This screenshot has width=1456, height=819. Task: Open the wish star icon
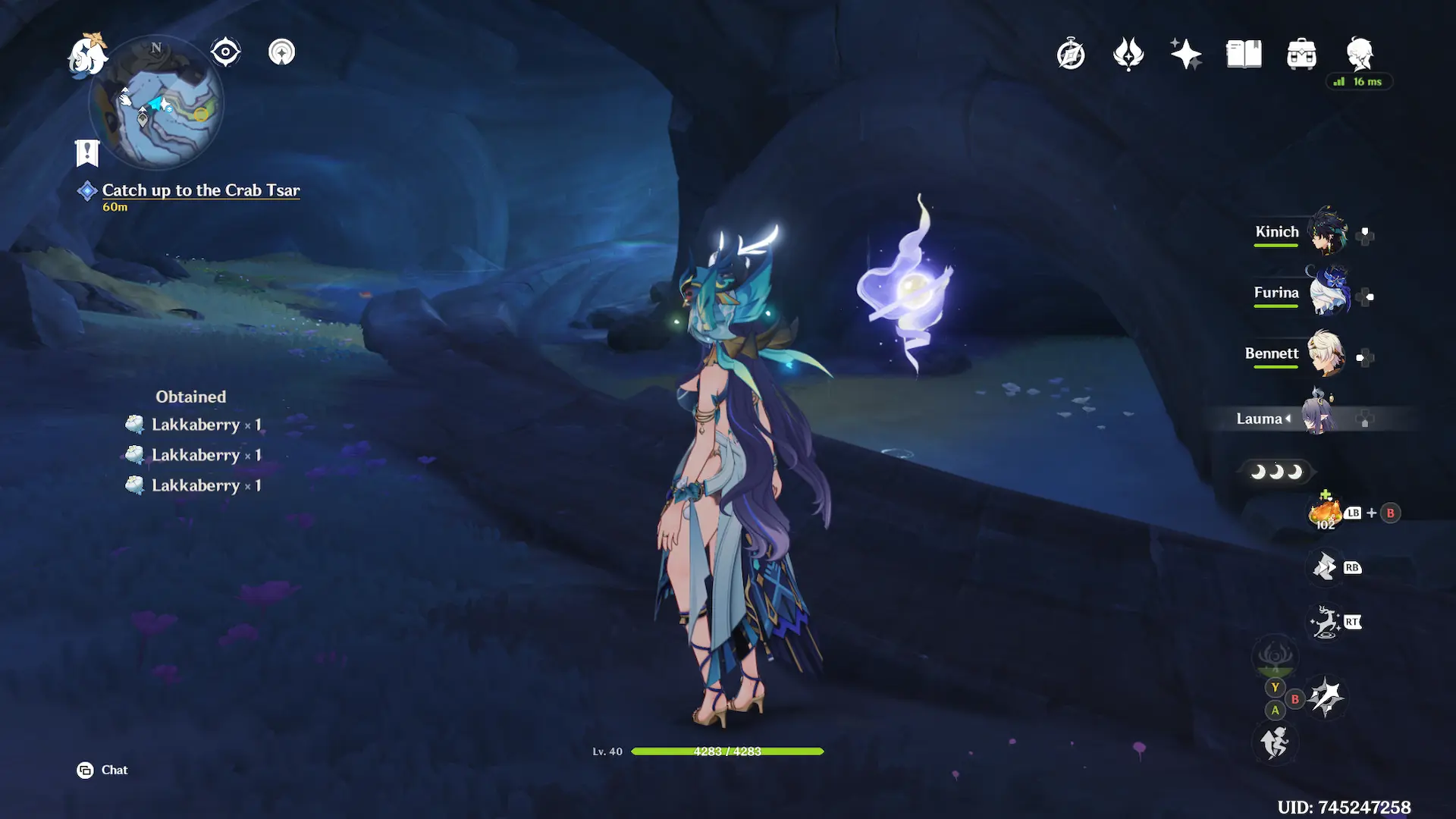point(1186,54)
